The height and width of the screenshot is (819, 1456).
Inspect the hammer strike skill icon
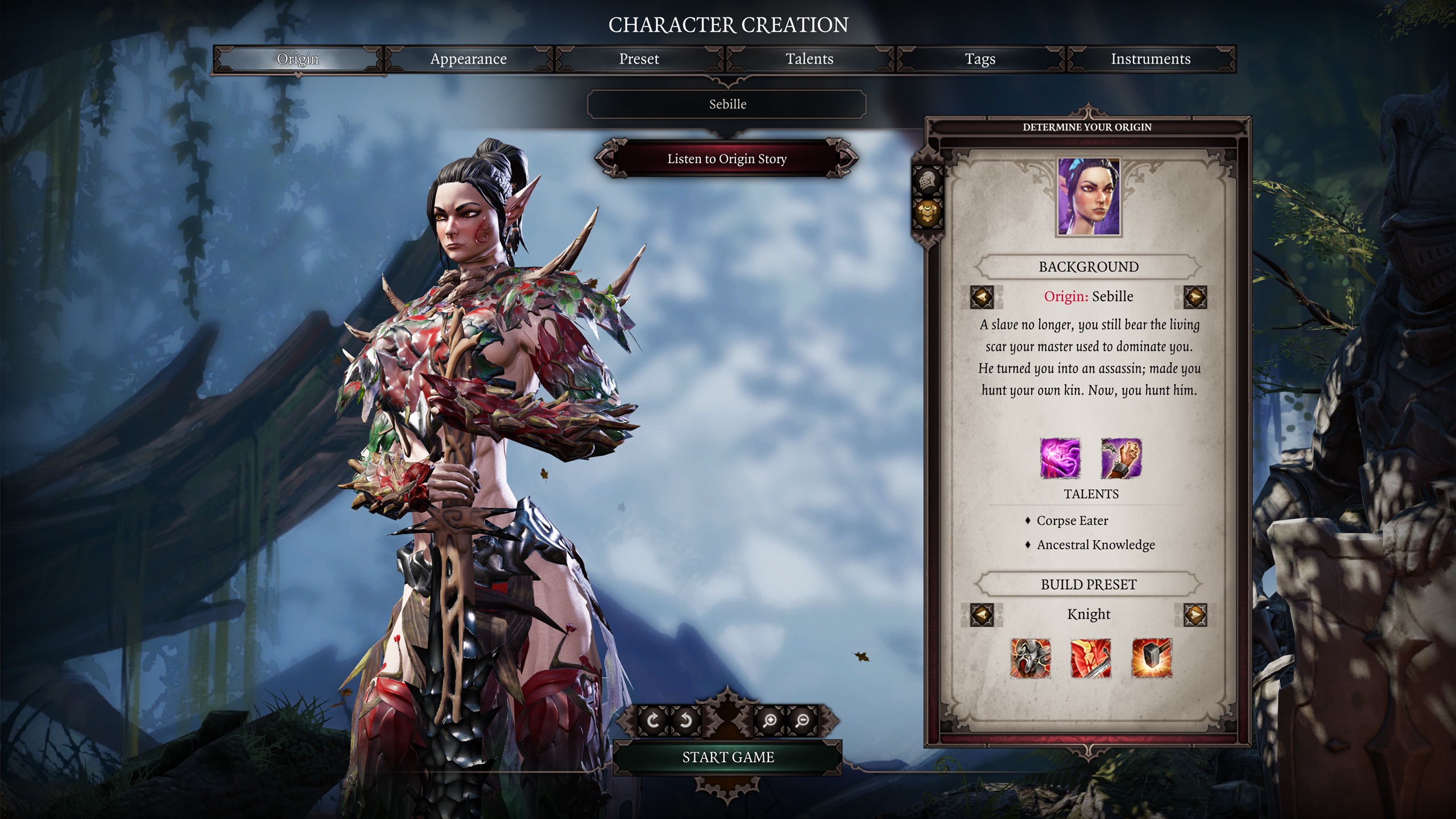(1152, 658)
